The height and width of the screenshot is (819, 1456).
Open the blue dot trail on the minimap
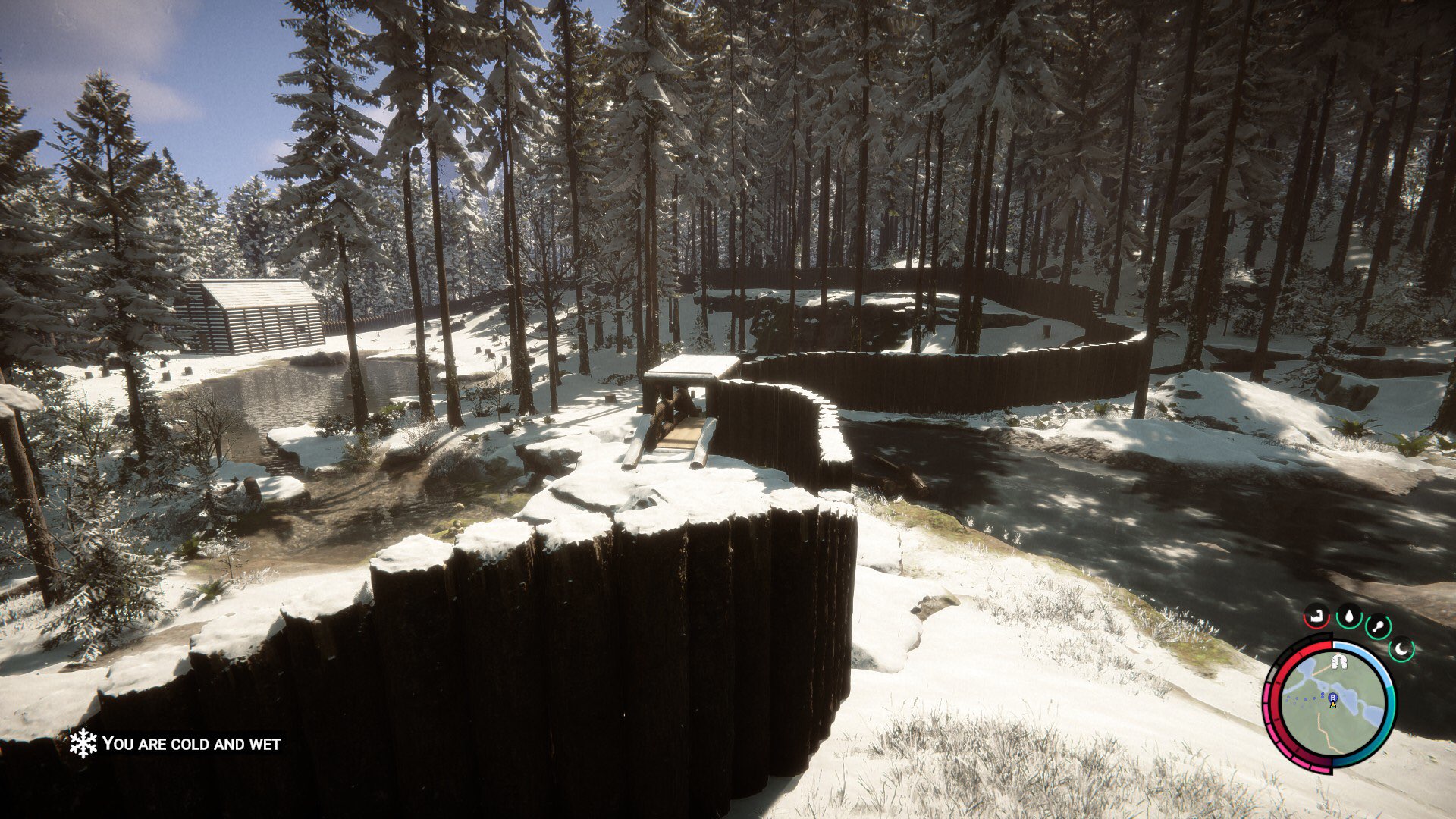coord(1304,698)
